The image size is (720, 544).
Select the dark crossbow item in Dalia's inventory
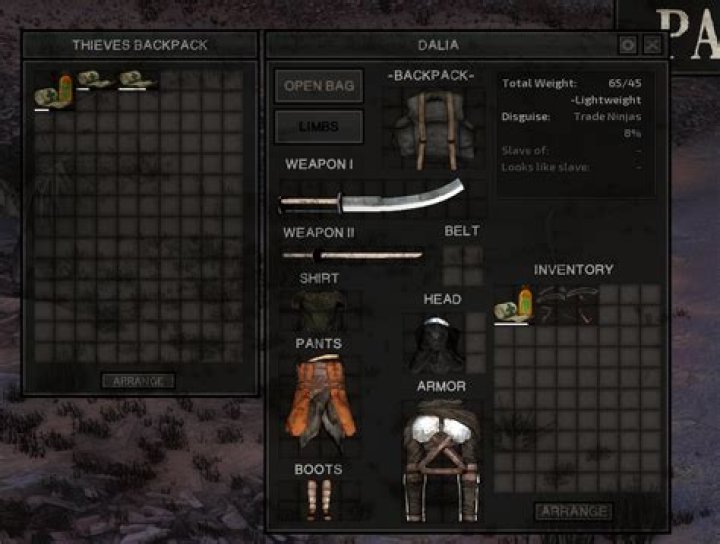pyautogui.click(x=565, y=302)
